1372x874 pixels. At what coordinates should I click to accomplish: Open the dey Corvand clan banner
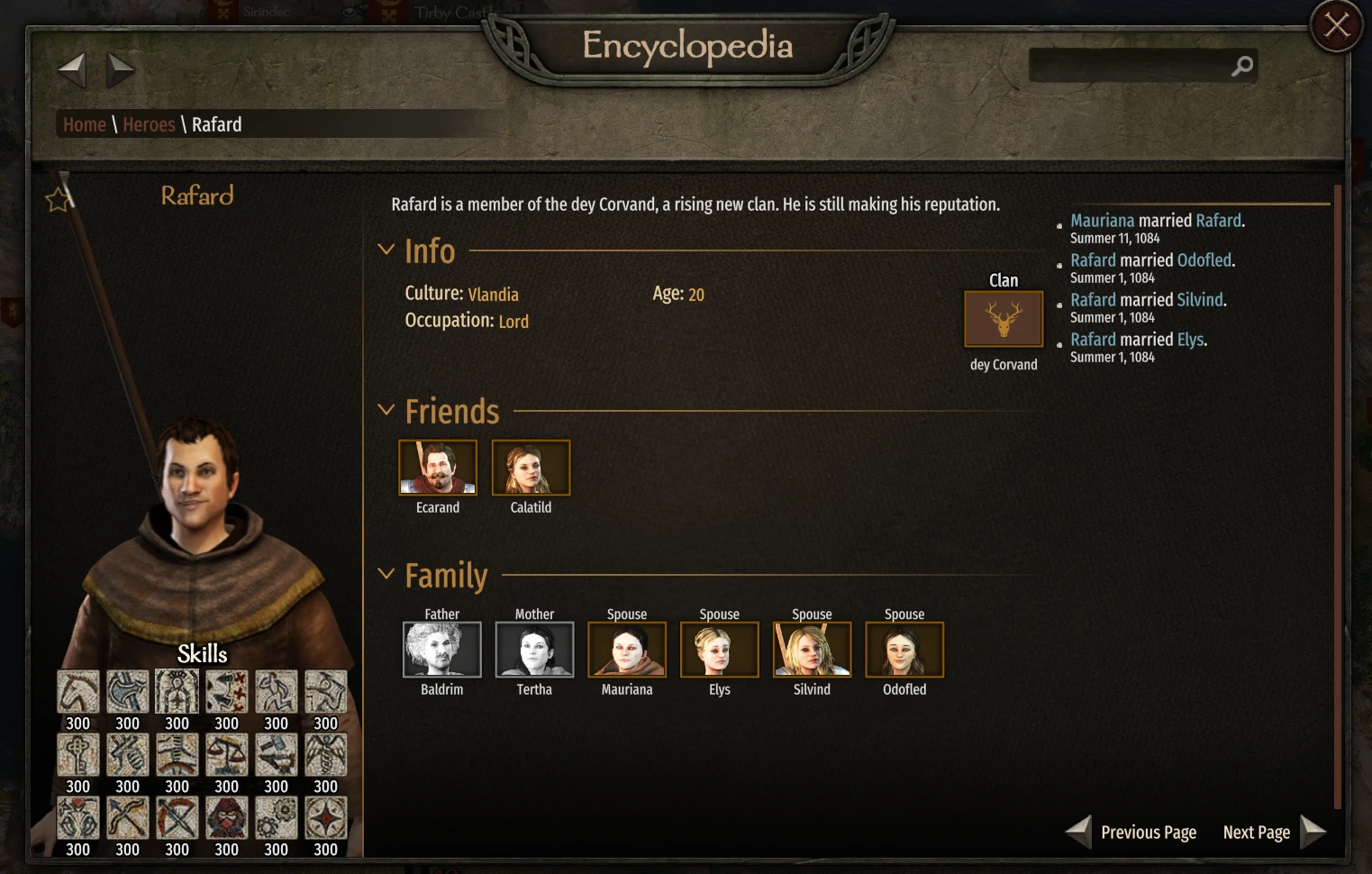pos(1003,318)
